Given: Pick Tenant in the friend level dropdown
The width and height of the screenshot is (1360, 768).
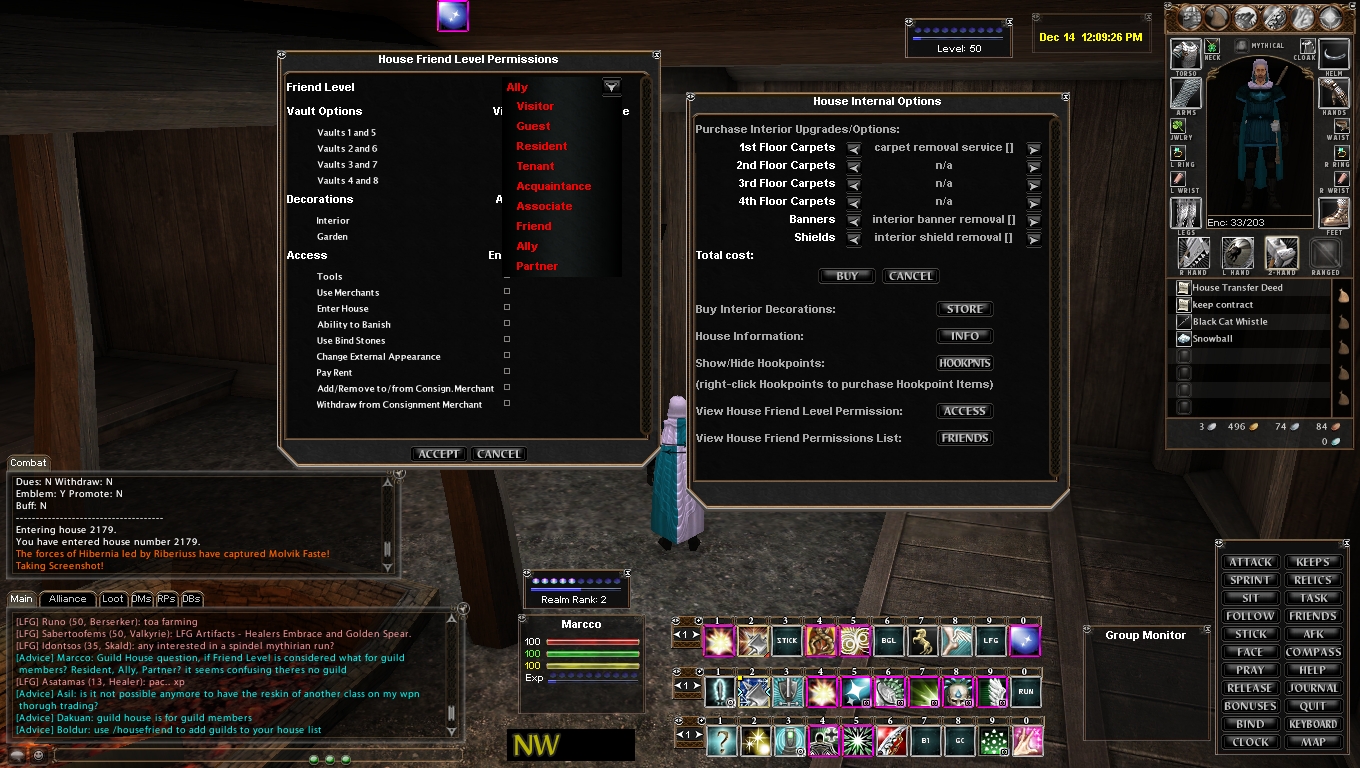Looking at the screenshot, I should pyautogui.click(x=535, y=166).
